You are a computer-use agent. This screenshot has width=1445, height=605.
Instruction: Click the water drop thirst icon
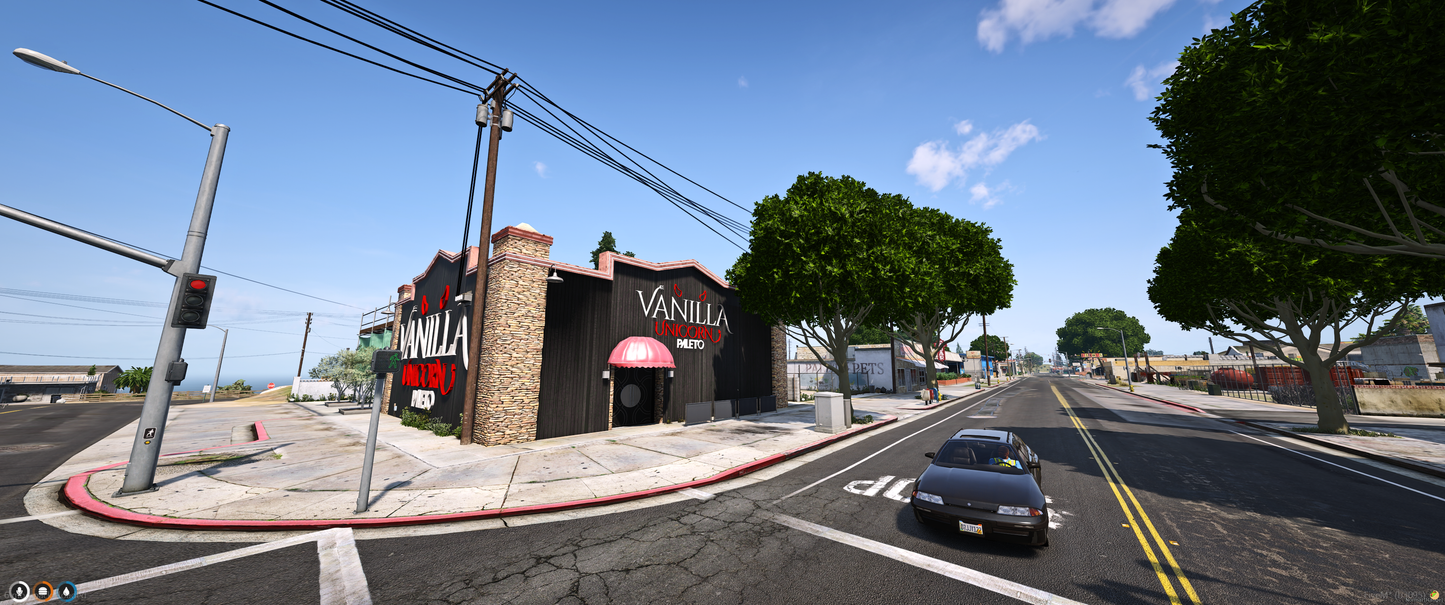67,591
